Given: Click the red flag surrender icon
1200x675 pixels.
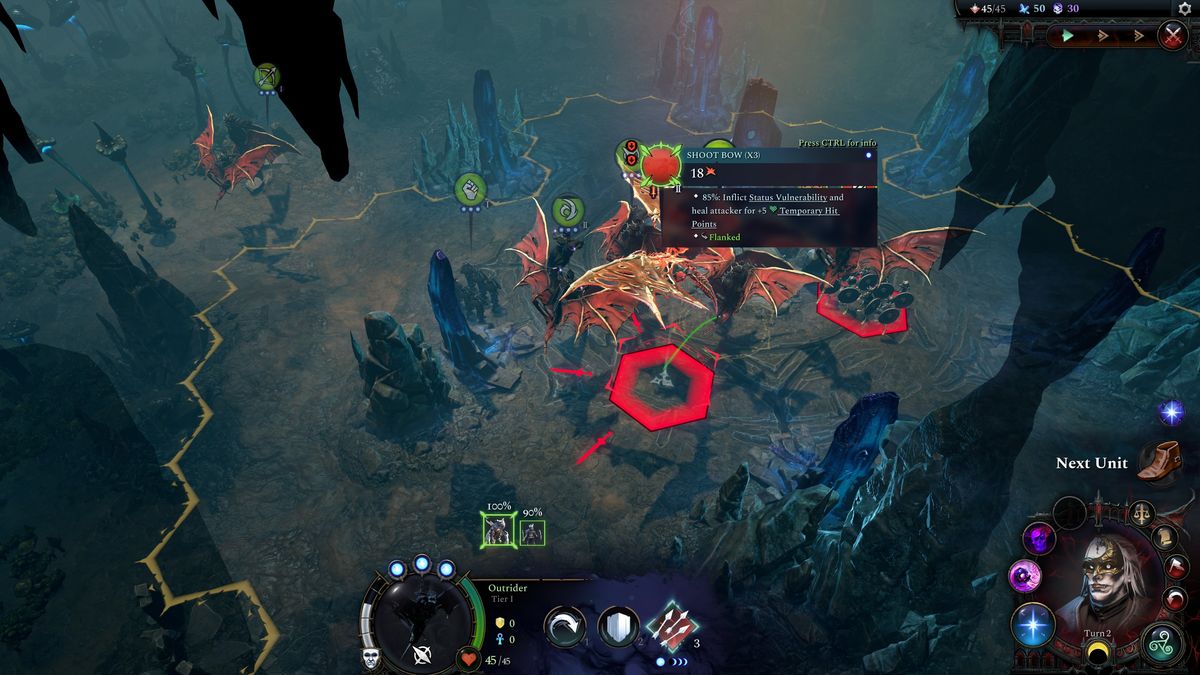Looking at the screenshot, I should (x=1177, y=568).
